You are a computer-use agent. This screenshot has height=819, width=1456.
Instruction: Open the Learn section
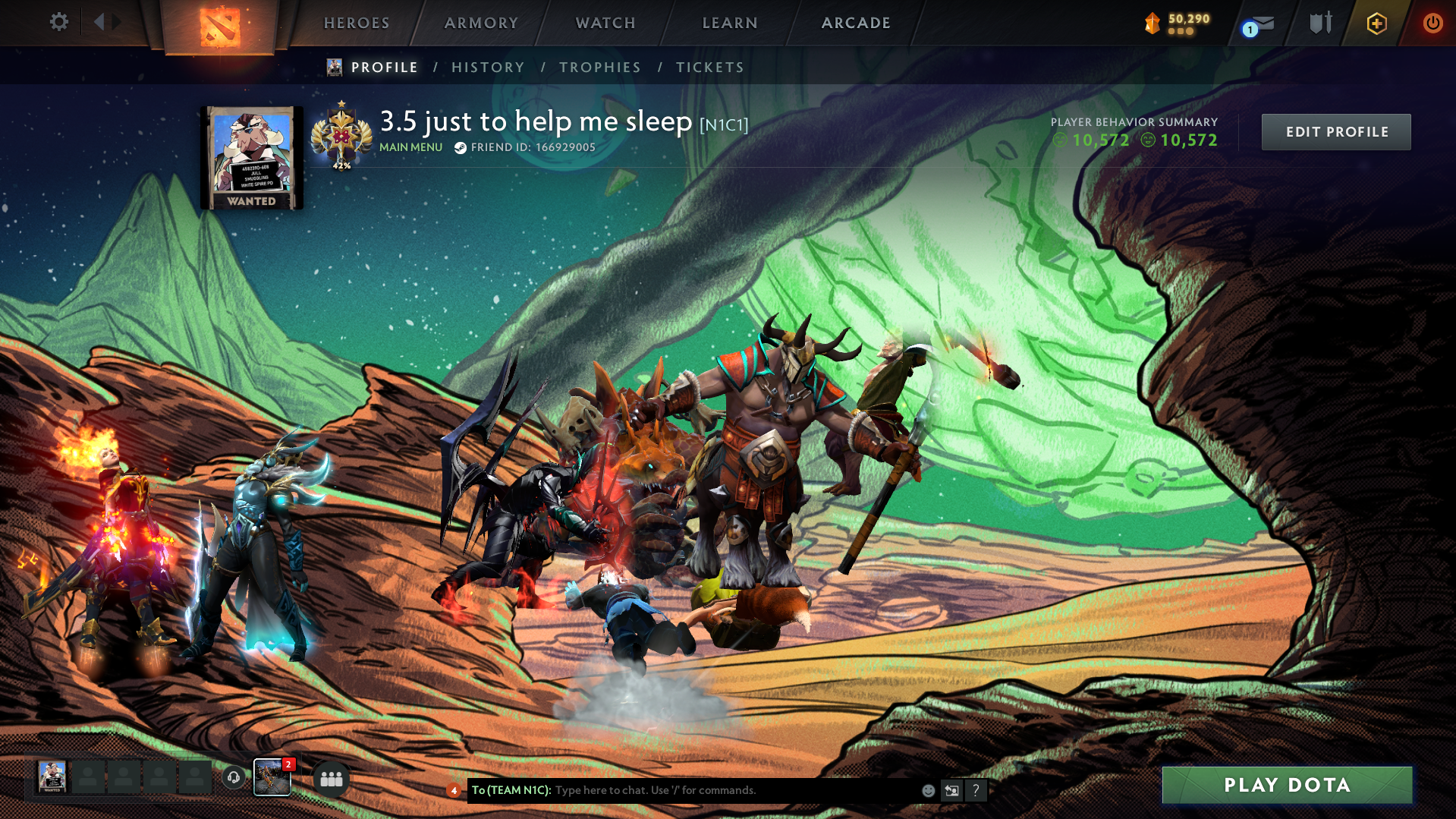click(730, 23)
